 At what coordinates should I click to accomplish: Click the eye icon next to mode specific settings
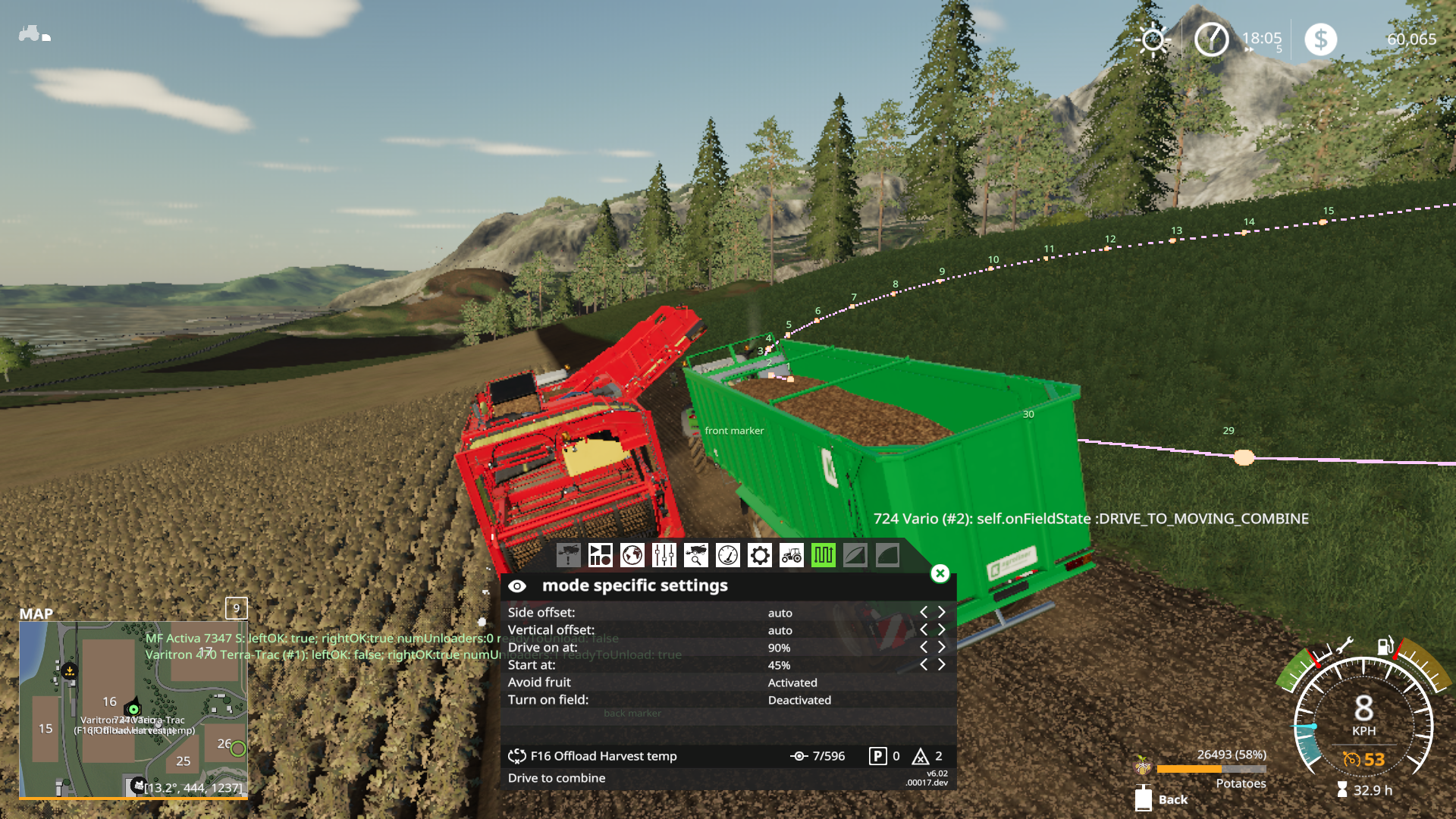(519, 585)
